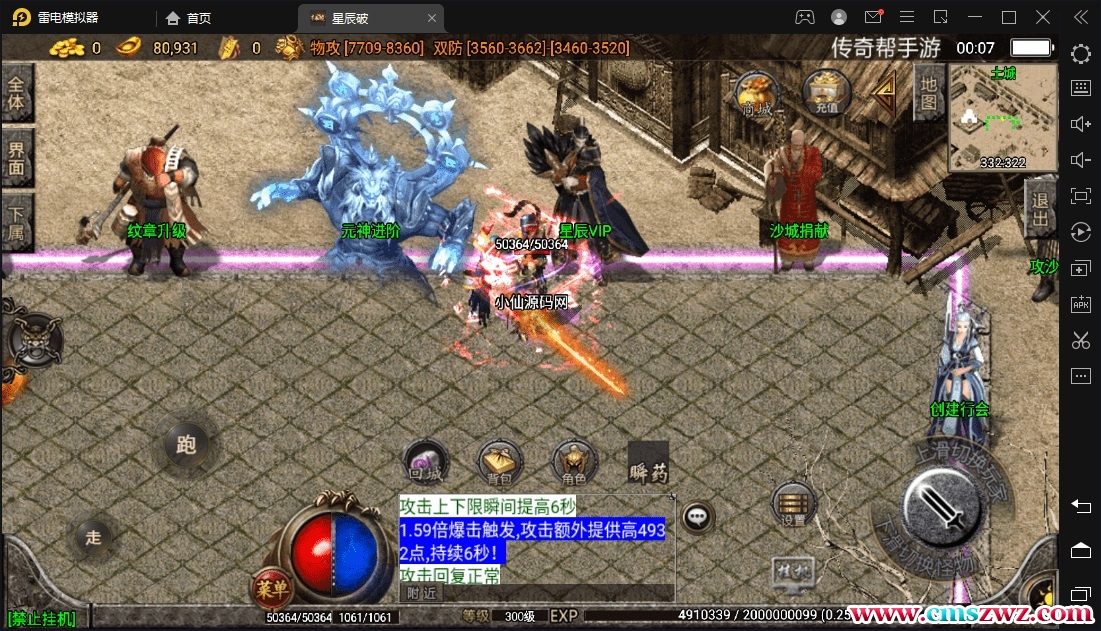
Task: Select the 下属 tab on the left edge
Action: [x=16, y=221]
